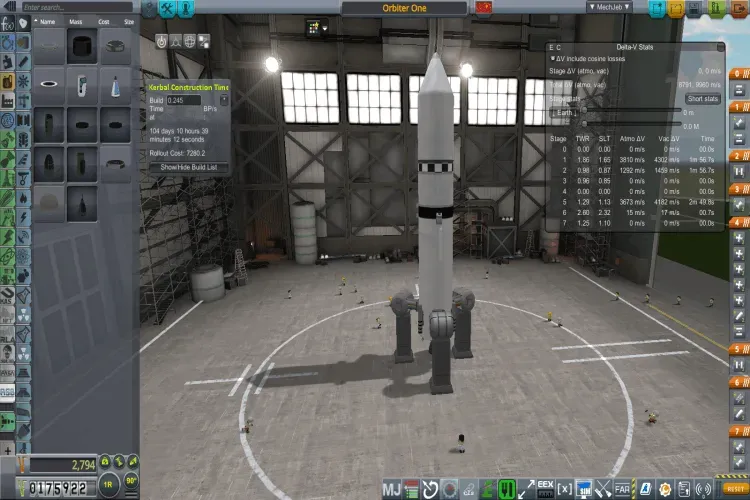The width and height of the screenshot is (750, 500).
Task: Sort the parts list by Cost
Action: click(103, 21)
